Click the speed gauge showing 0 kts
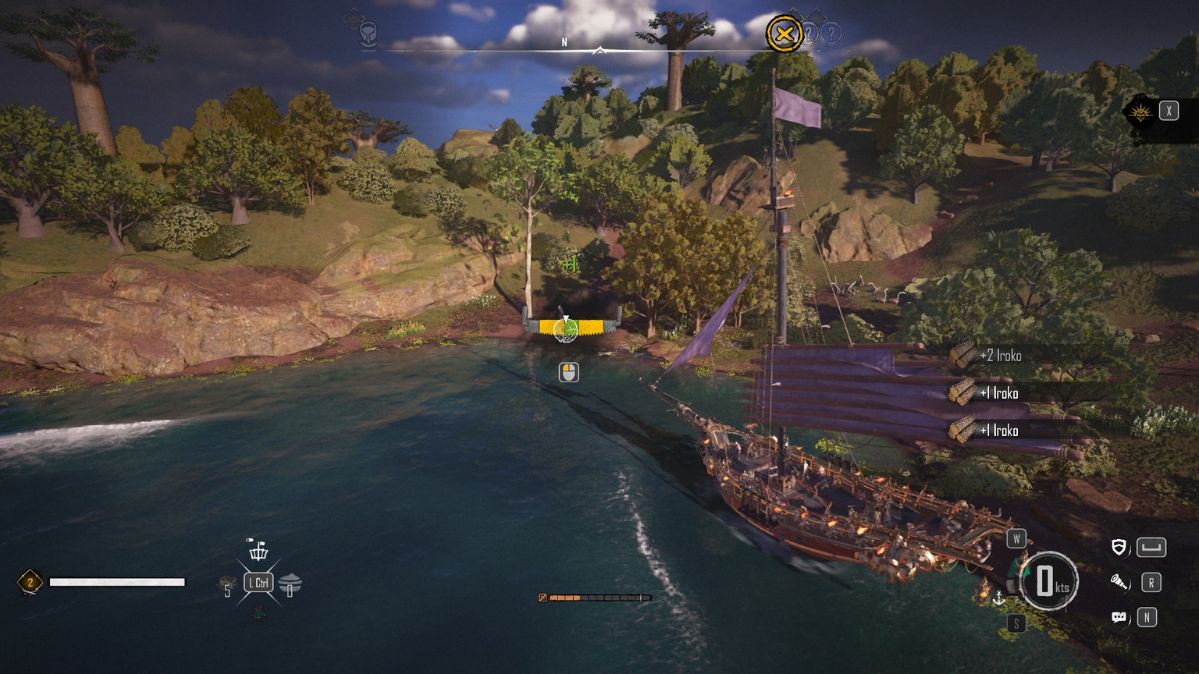Viewport: 1199px width, 674px height. pos(1046,581)
